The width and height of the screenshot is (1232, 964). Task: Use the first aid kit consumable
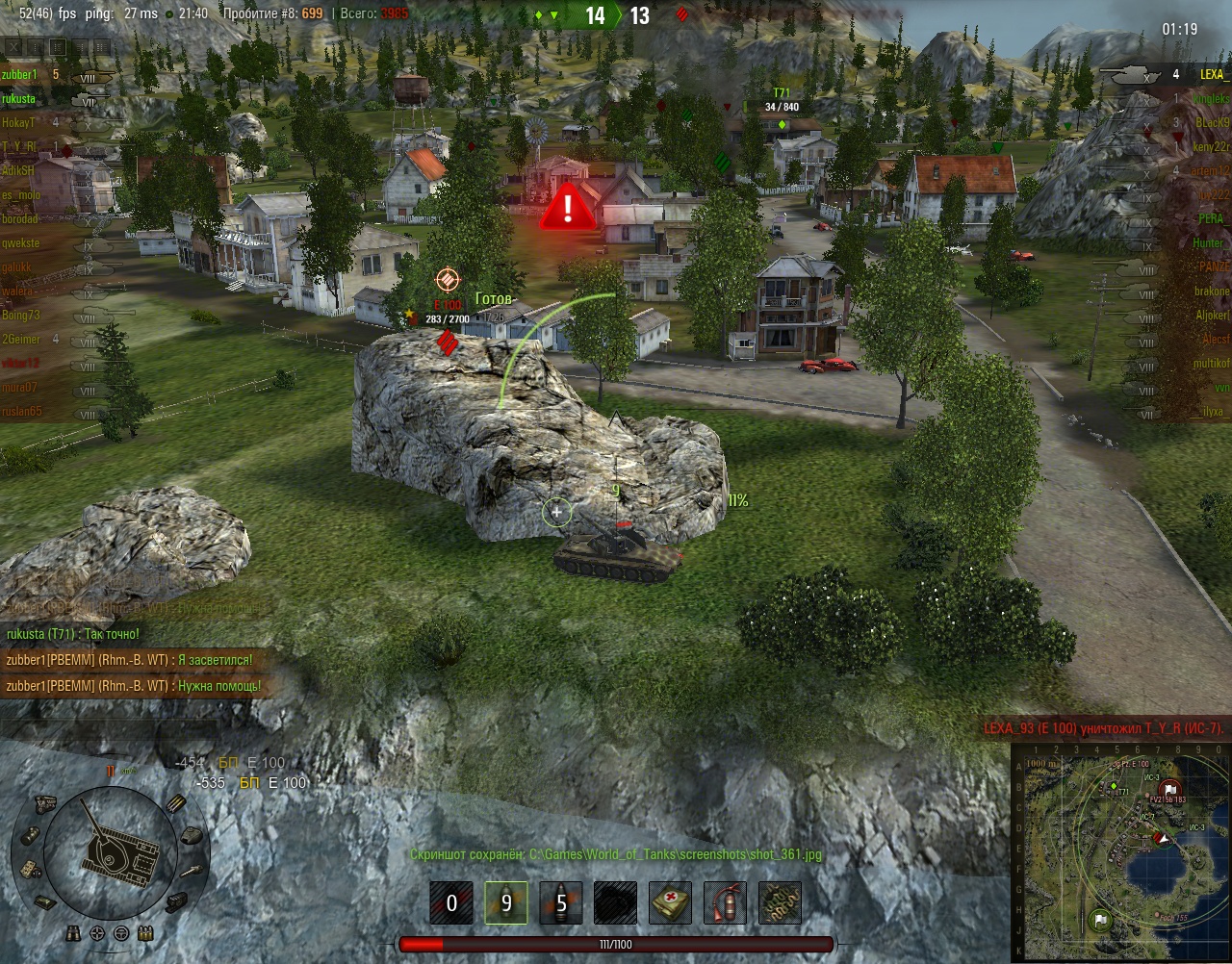point(671,903)
